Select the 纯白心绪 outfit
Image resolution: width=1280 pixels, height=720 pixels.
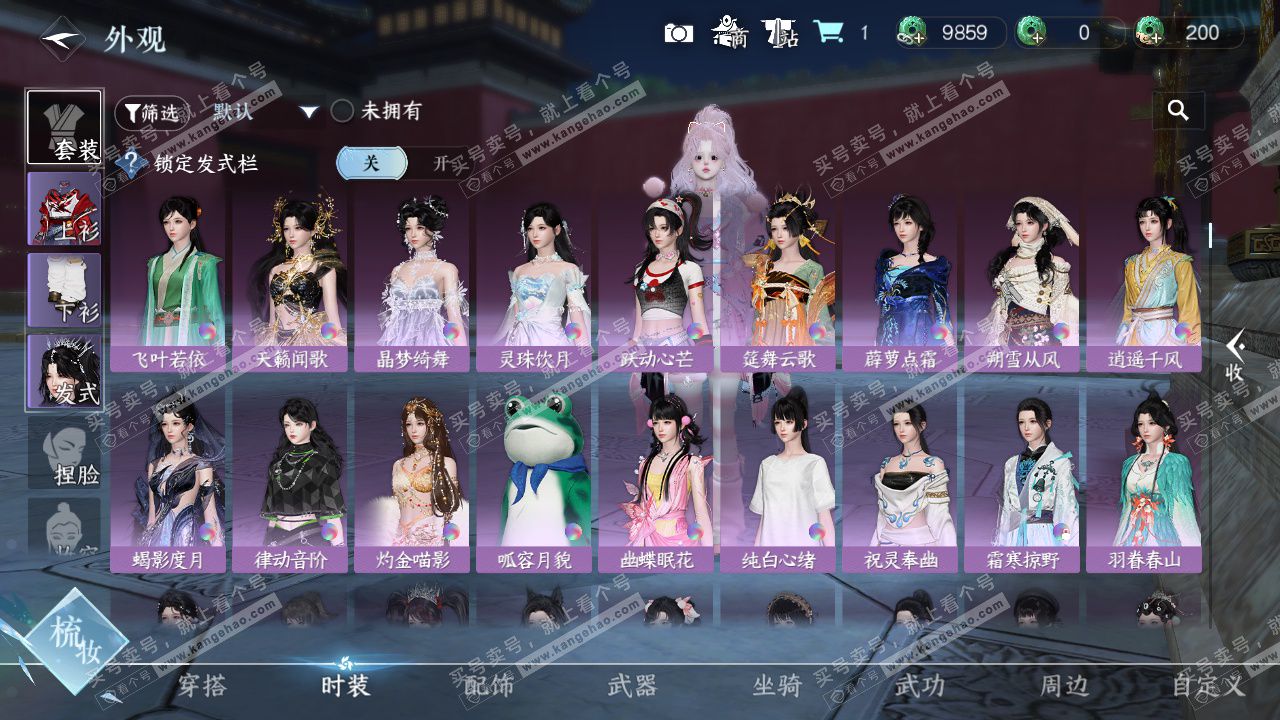coord(778,486)
